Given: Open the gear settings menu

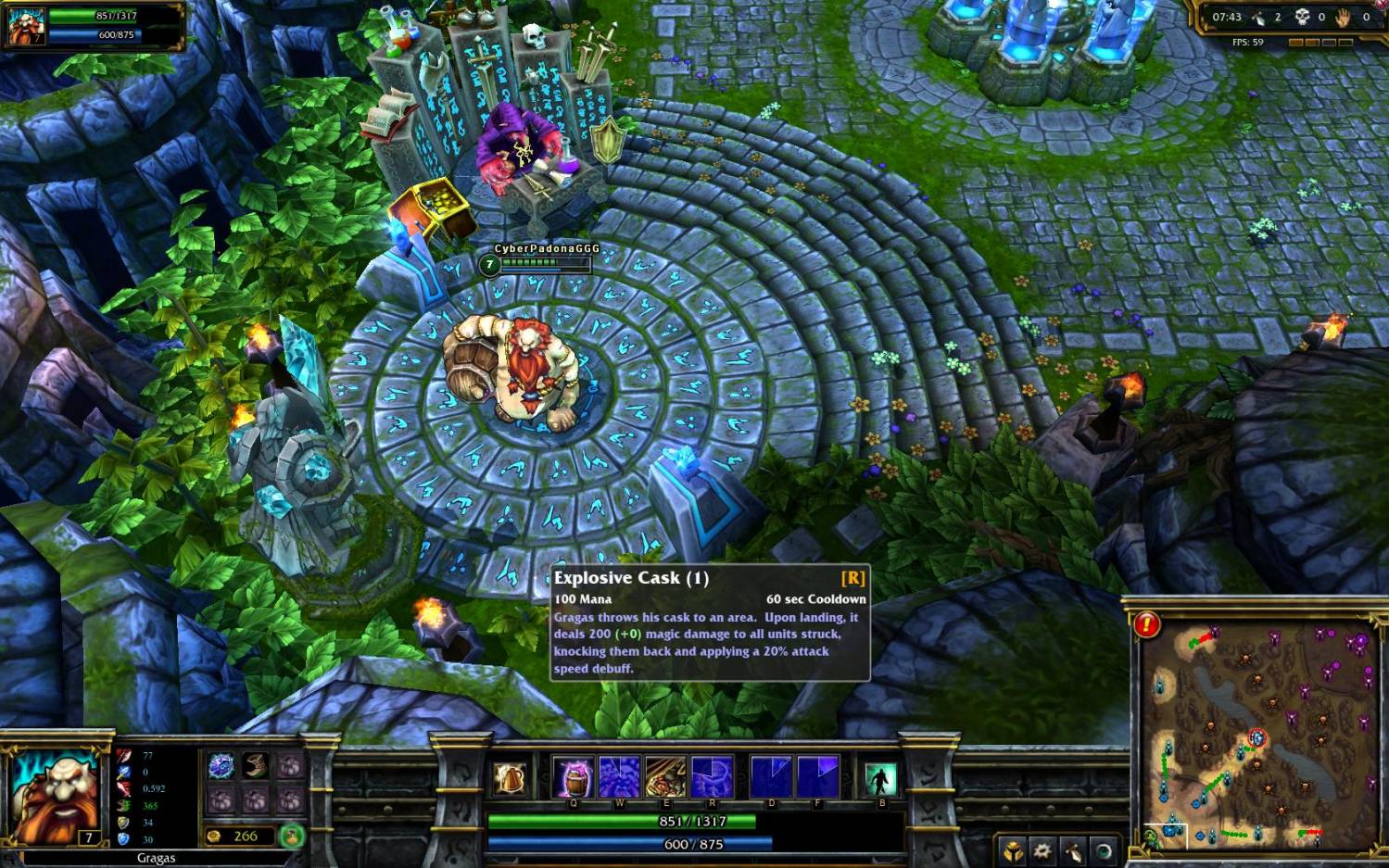Looking at the screenshot, I should [1043, 849].
